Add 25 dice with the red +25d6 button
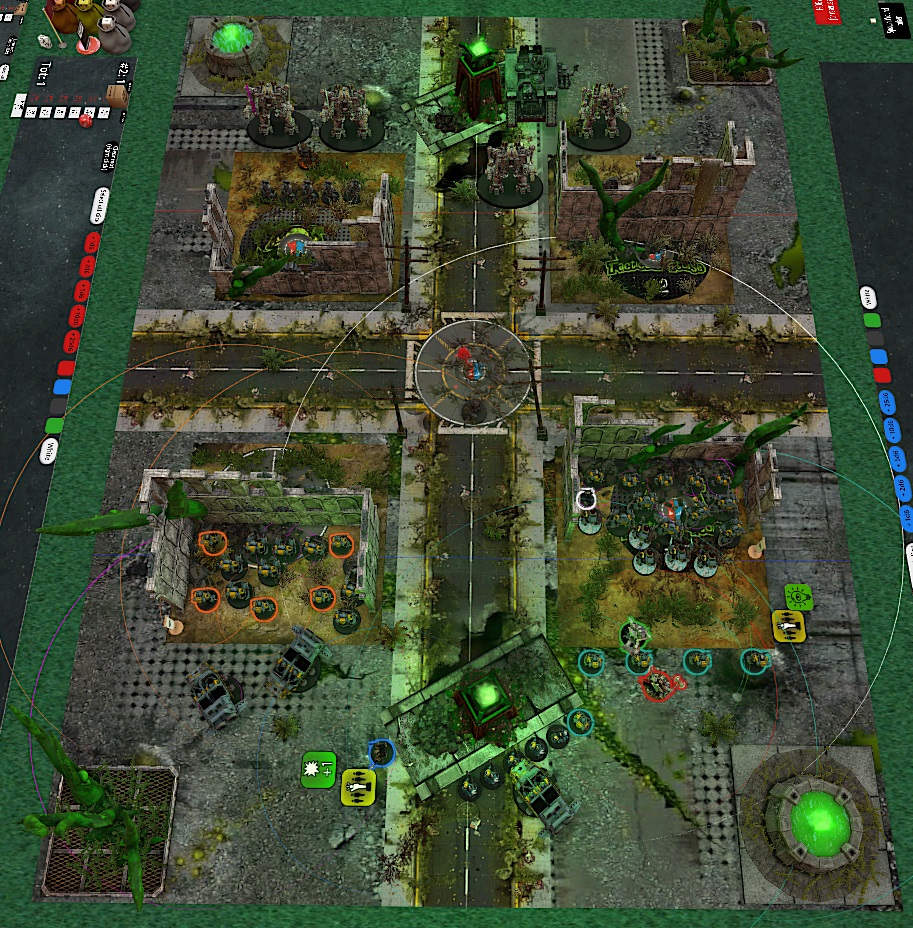 point(73,342)
